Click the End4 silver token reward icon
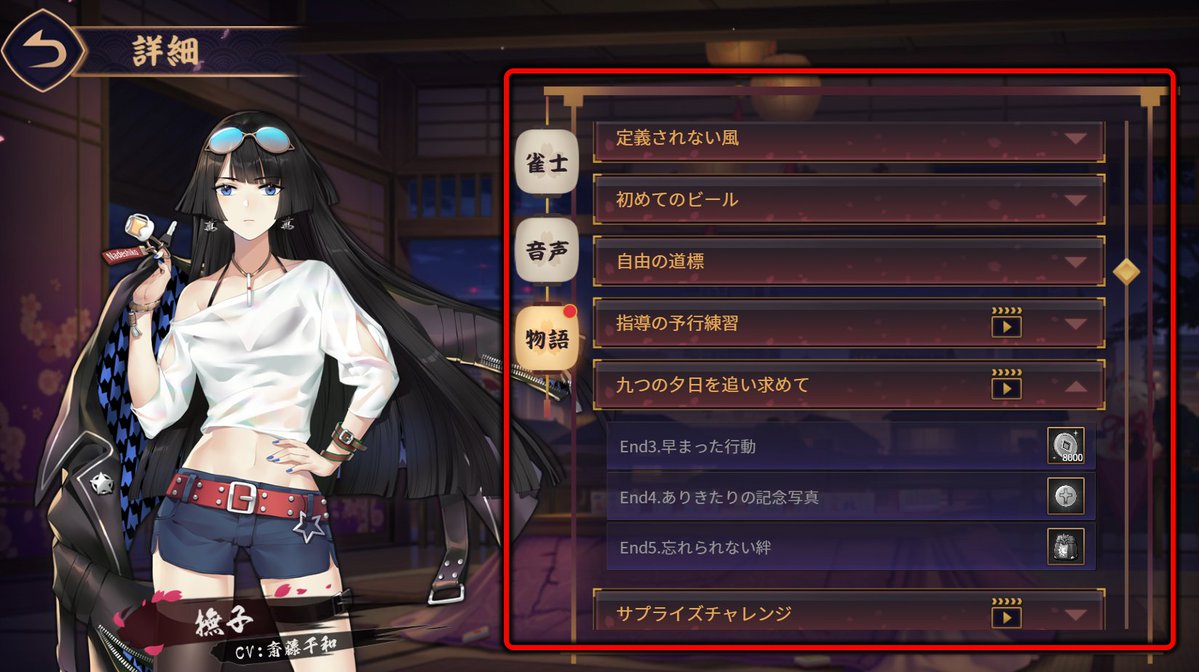 tap(1065, 496)
